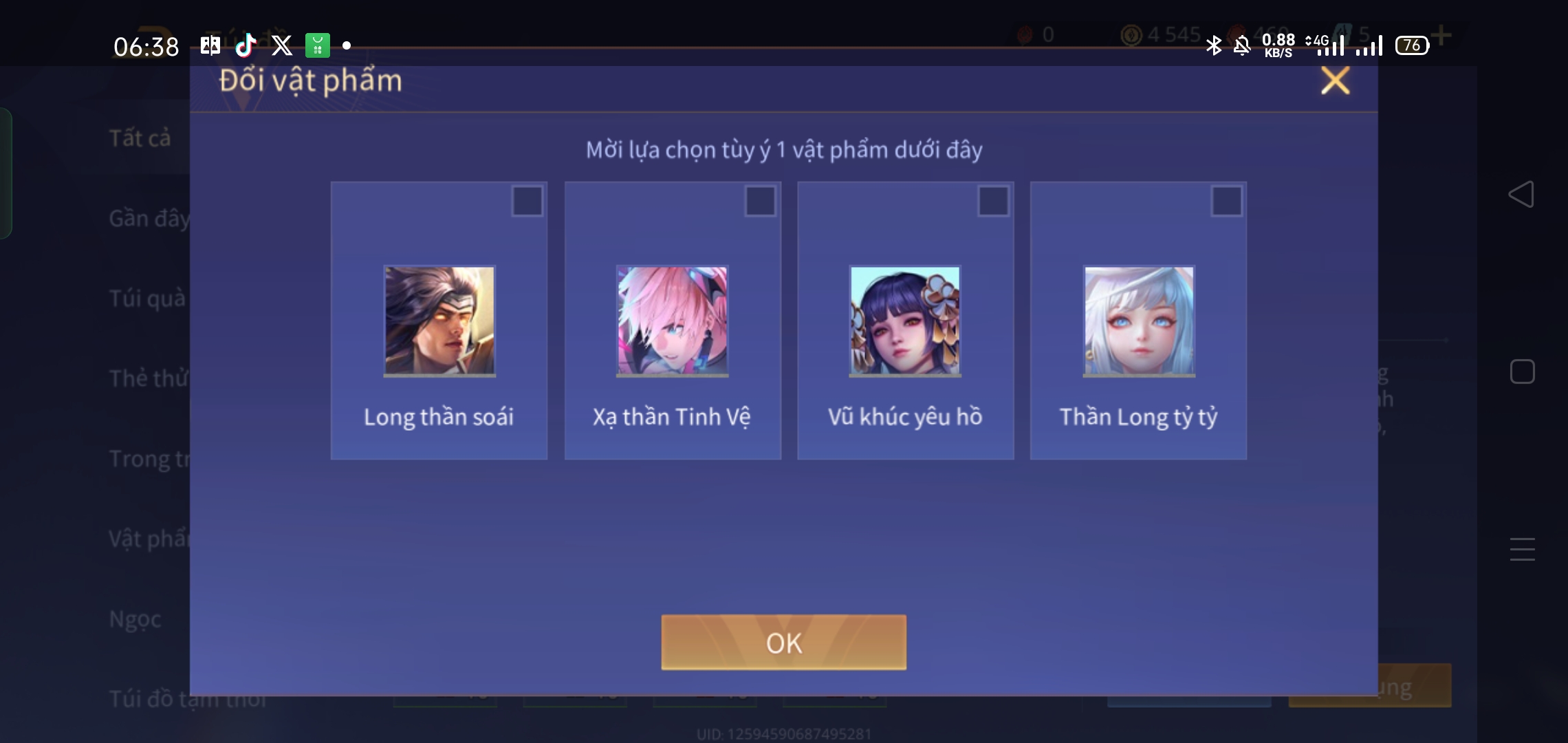This screenshot has height=743, width=1568.
Task: Tap the Android home square button
Action: pos(1522,372)
